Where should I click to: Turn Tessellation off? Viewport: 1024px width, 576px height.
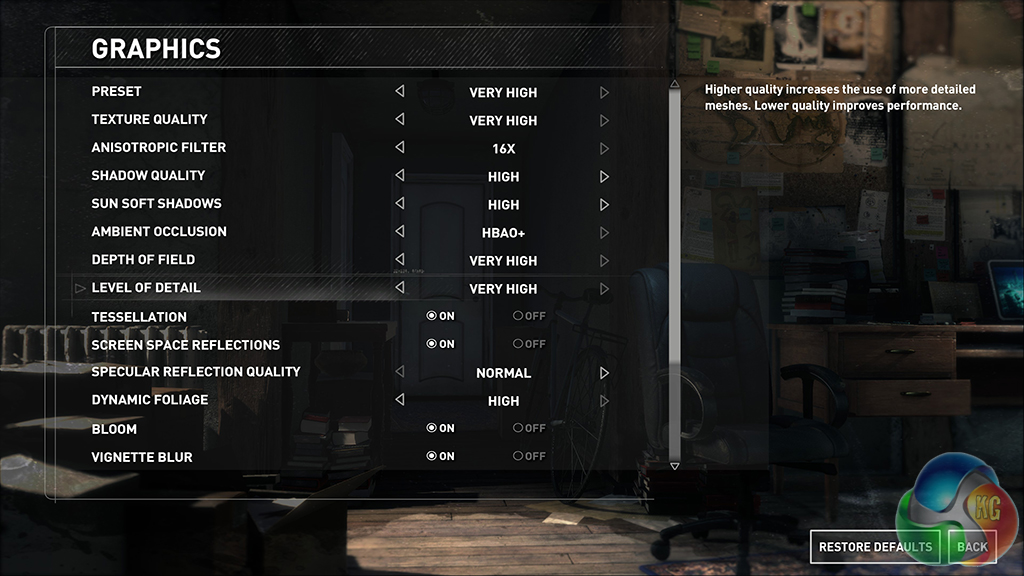point(528,316)
